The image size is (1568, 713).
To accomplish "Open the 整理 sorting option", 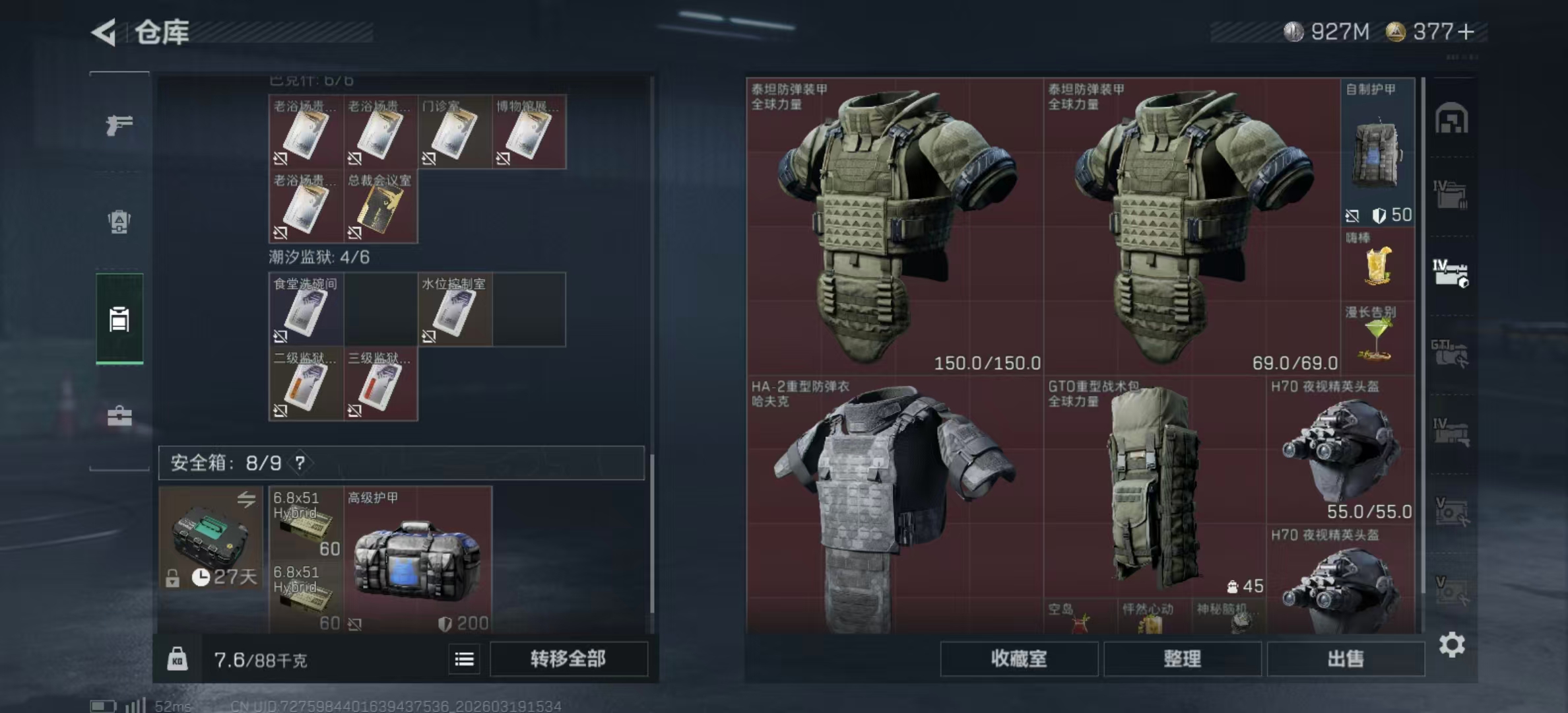I will click(x=1183, y=660).
